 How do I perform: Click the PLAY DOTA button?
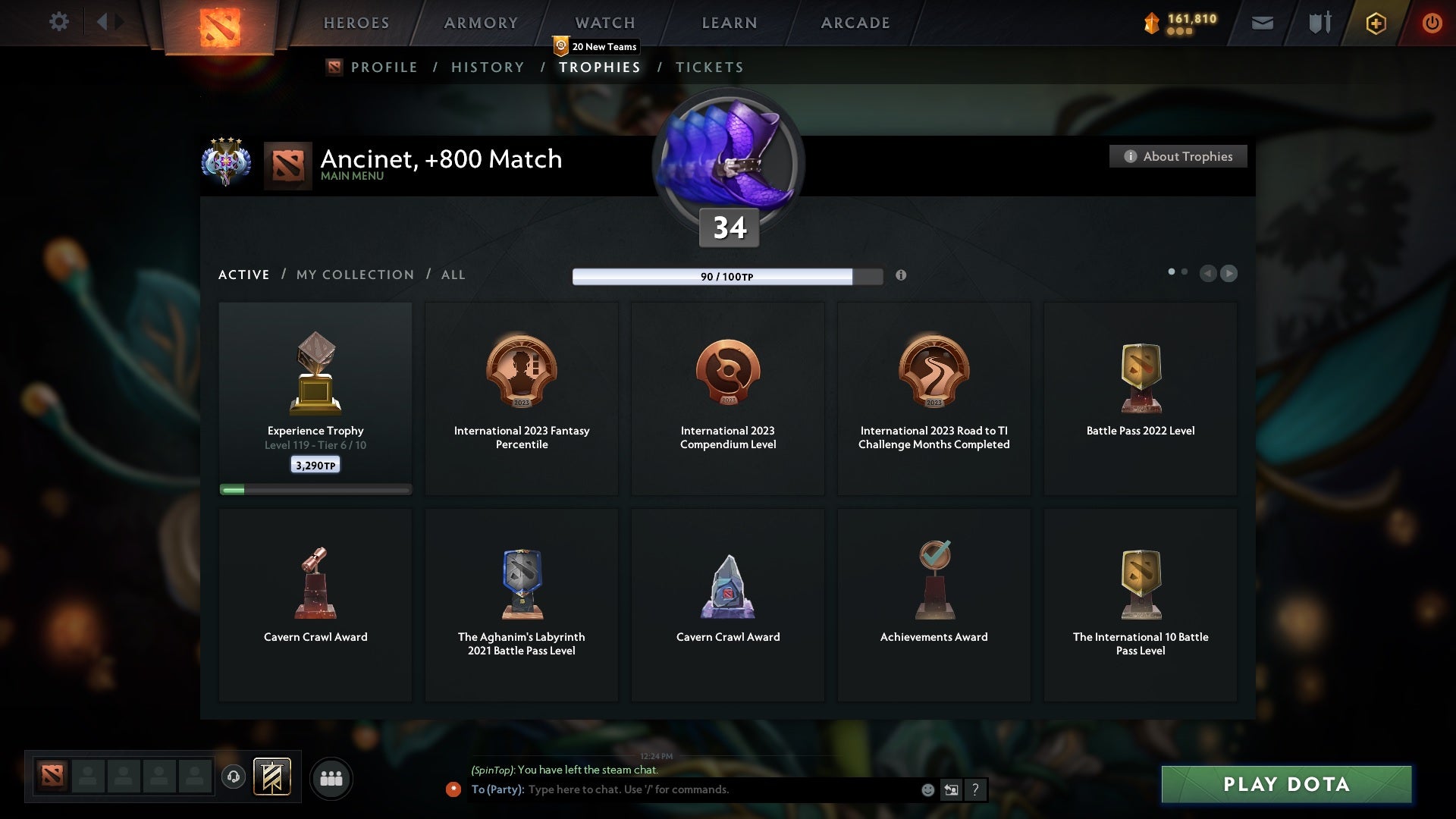point(1285,785)
